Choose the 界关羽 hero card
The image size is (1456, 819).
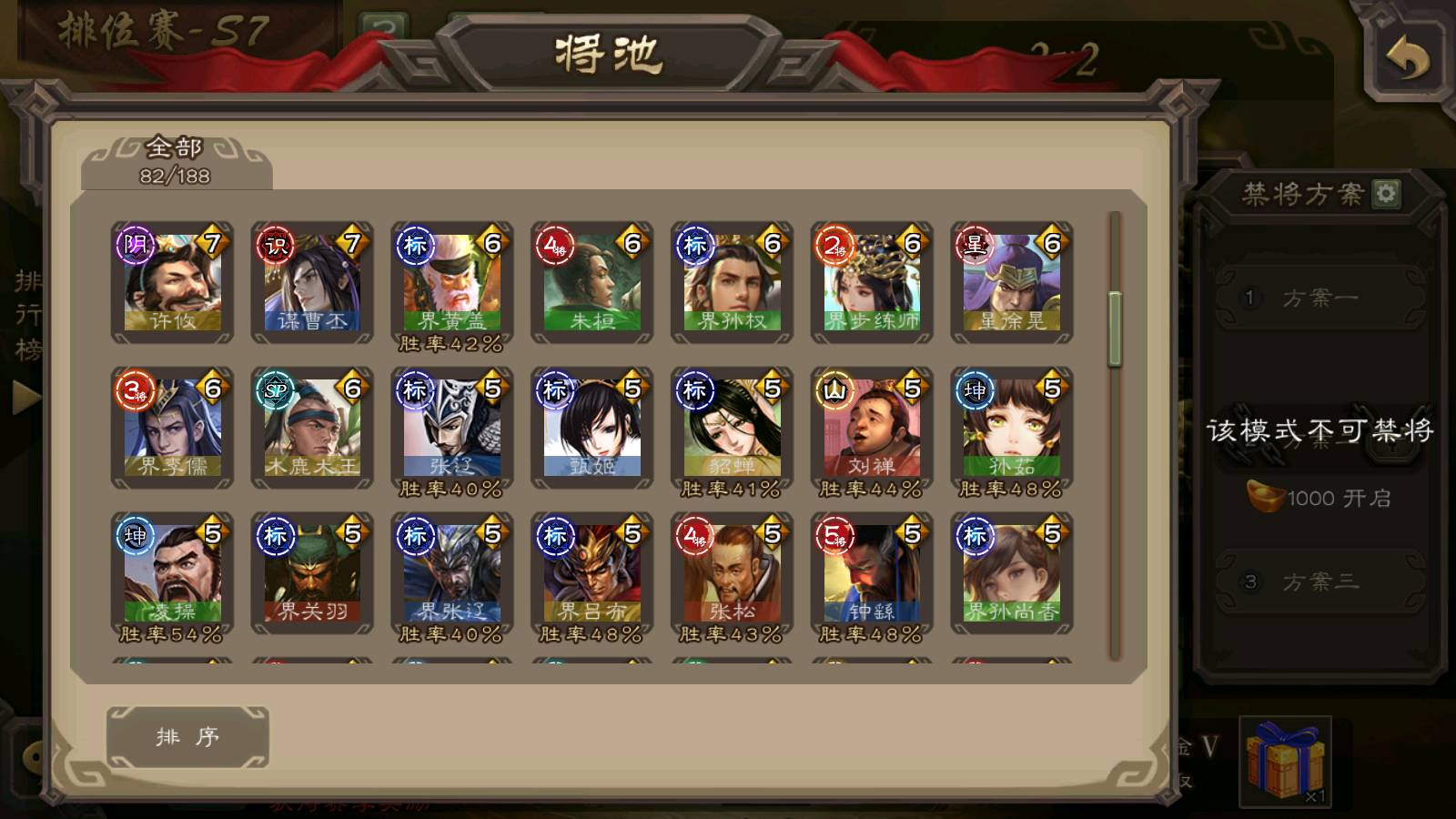[x=312, y=574]
